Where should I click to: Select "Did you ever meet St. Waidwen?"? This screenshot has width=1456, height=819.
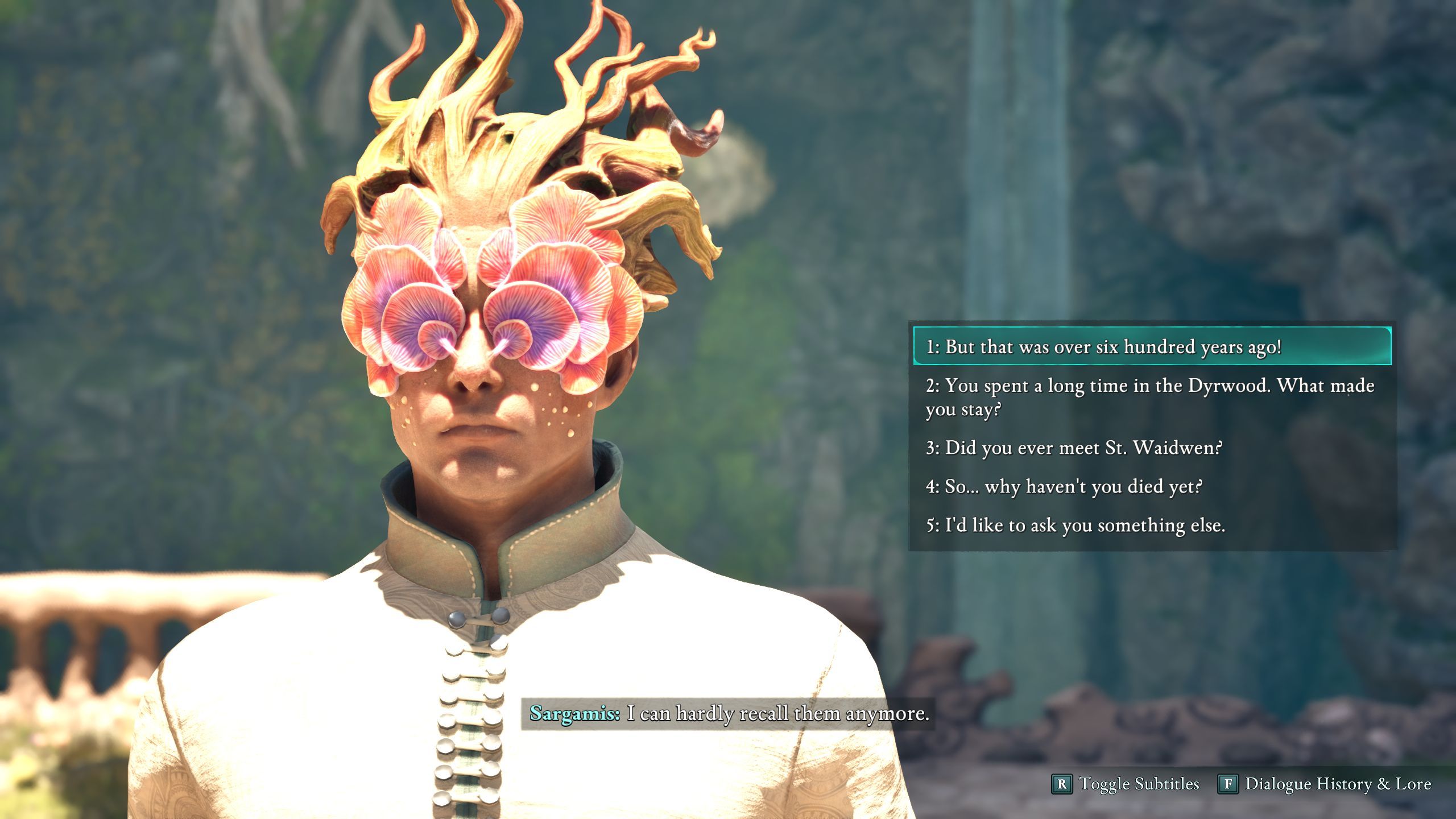[1074, 448]
